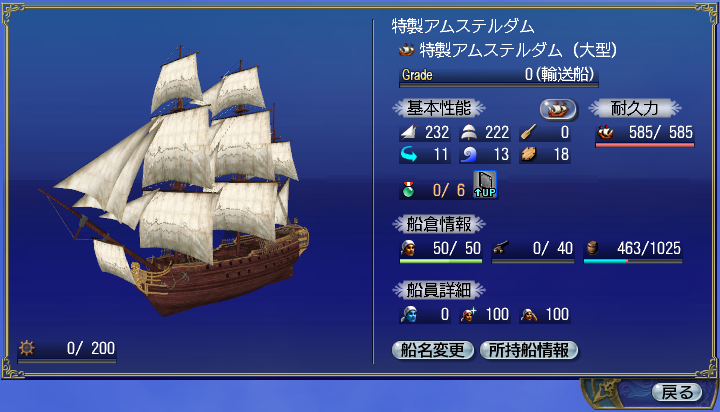
Task: Toggle the ship icon button beside 基本性能
Action: (559, 108)
